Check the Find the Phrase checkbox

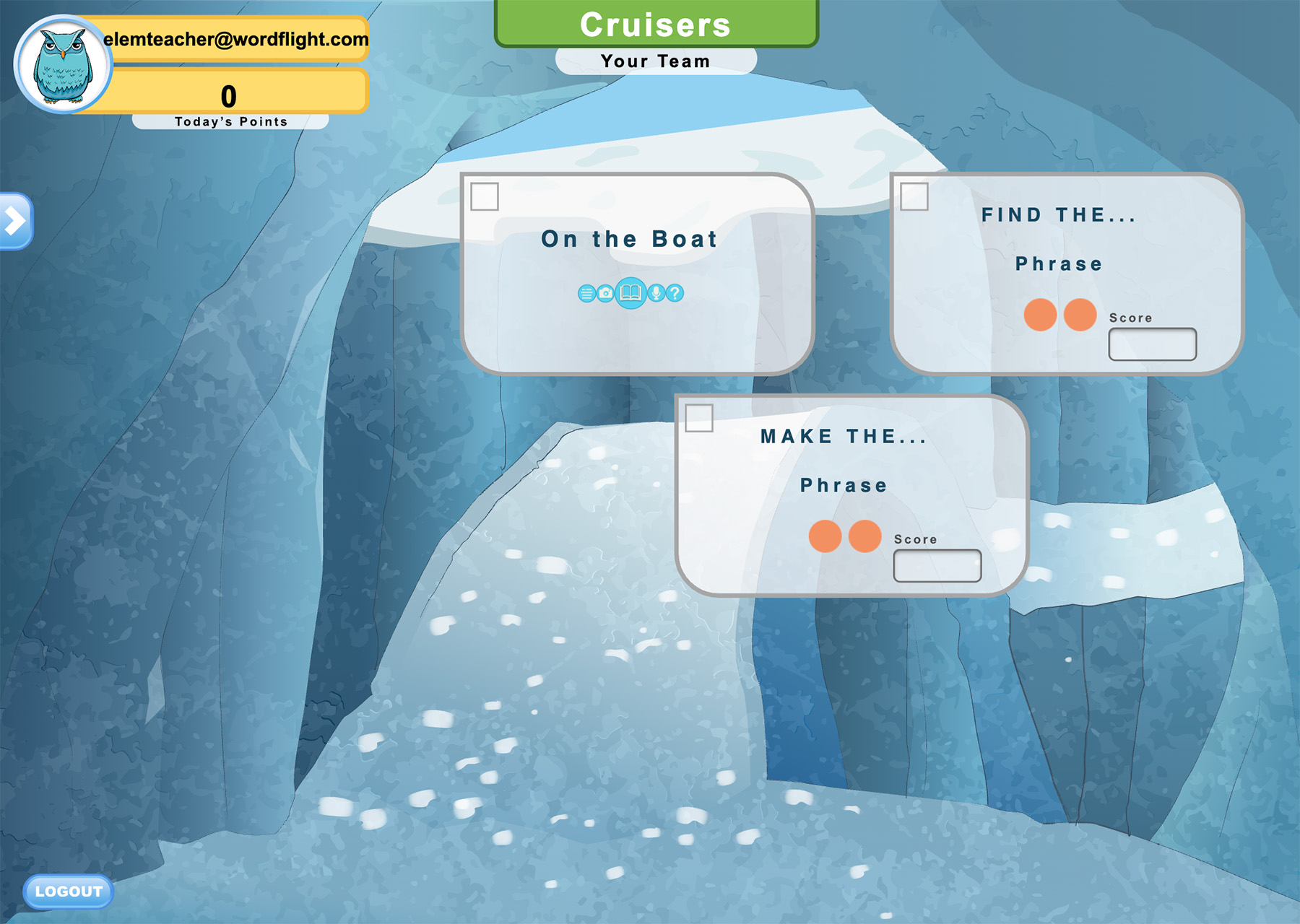click(914, 196)
